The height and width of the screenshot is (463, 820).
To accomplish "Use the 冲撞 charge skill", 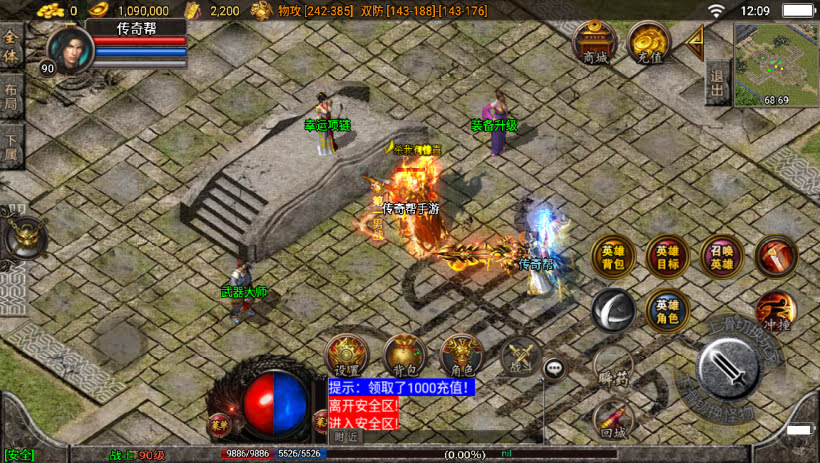I will 776,311.
